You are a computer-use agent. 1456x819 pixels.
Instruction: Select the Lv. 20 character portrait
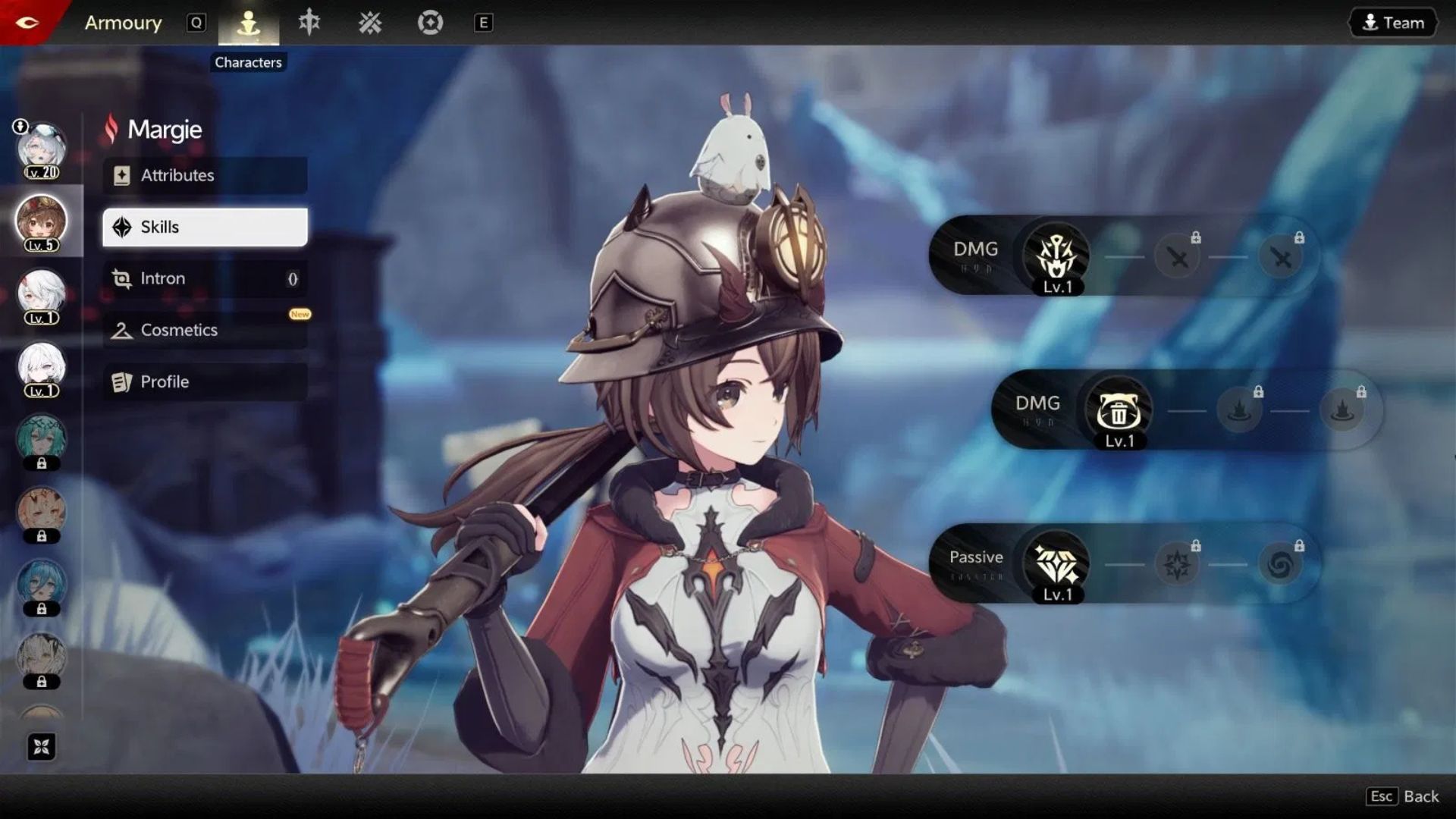42,149
